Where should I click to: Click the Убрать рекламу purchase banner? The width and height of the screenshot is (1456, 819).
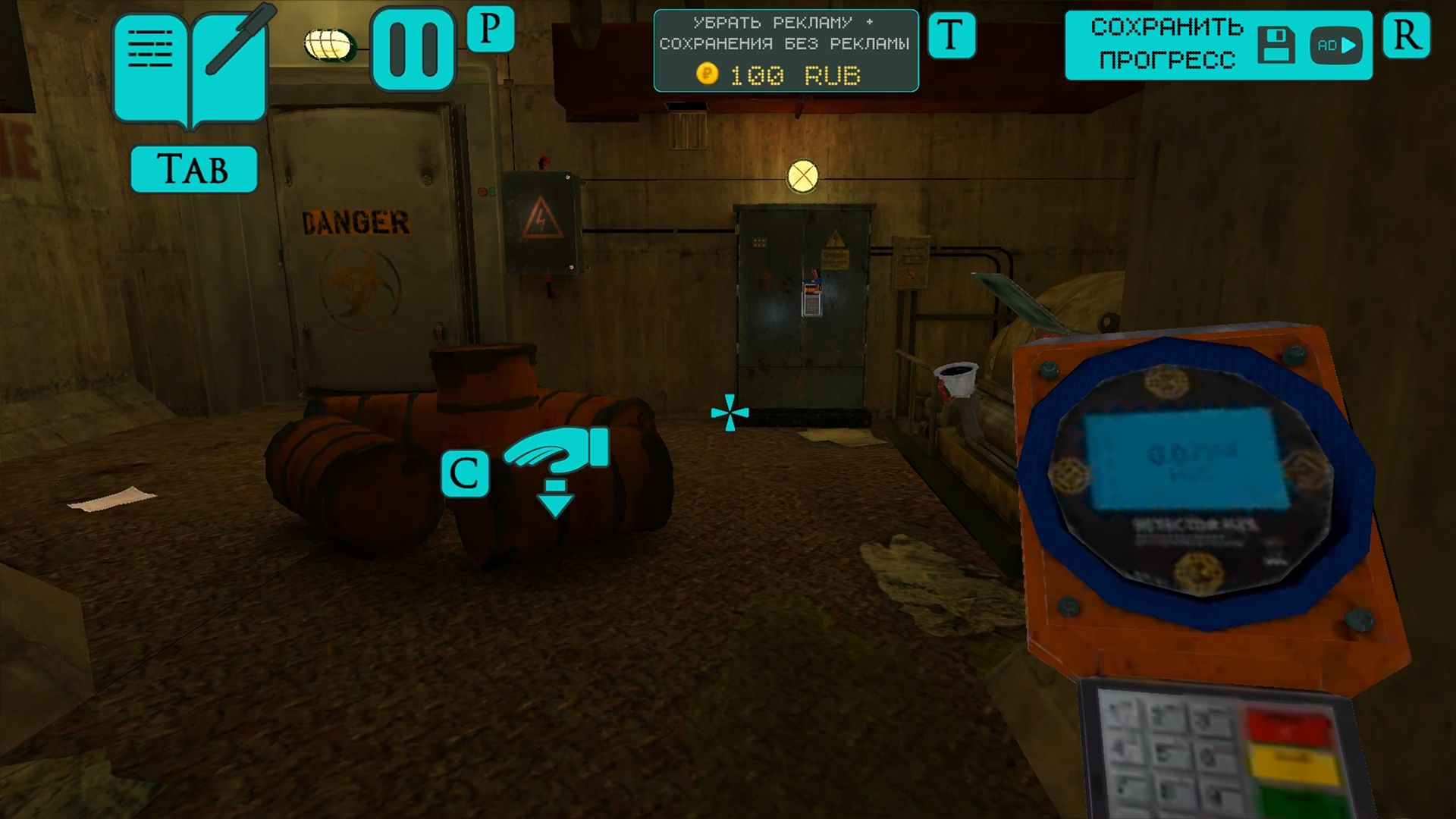[786, 34]
